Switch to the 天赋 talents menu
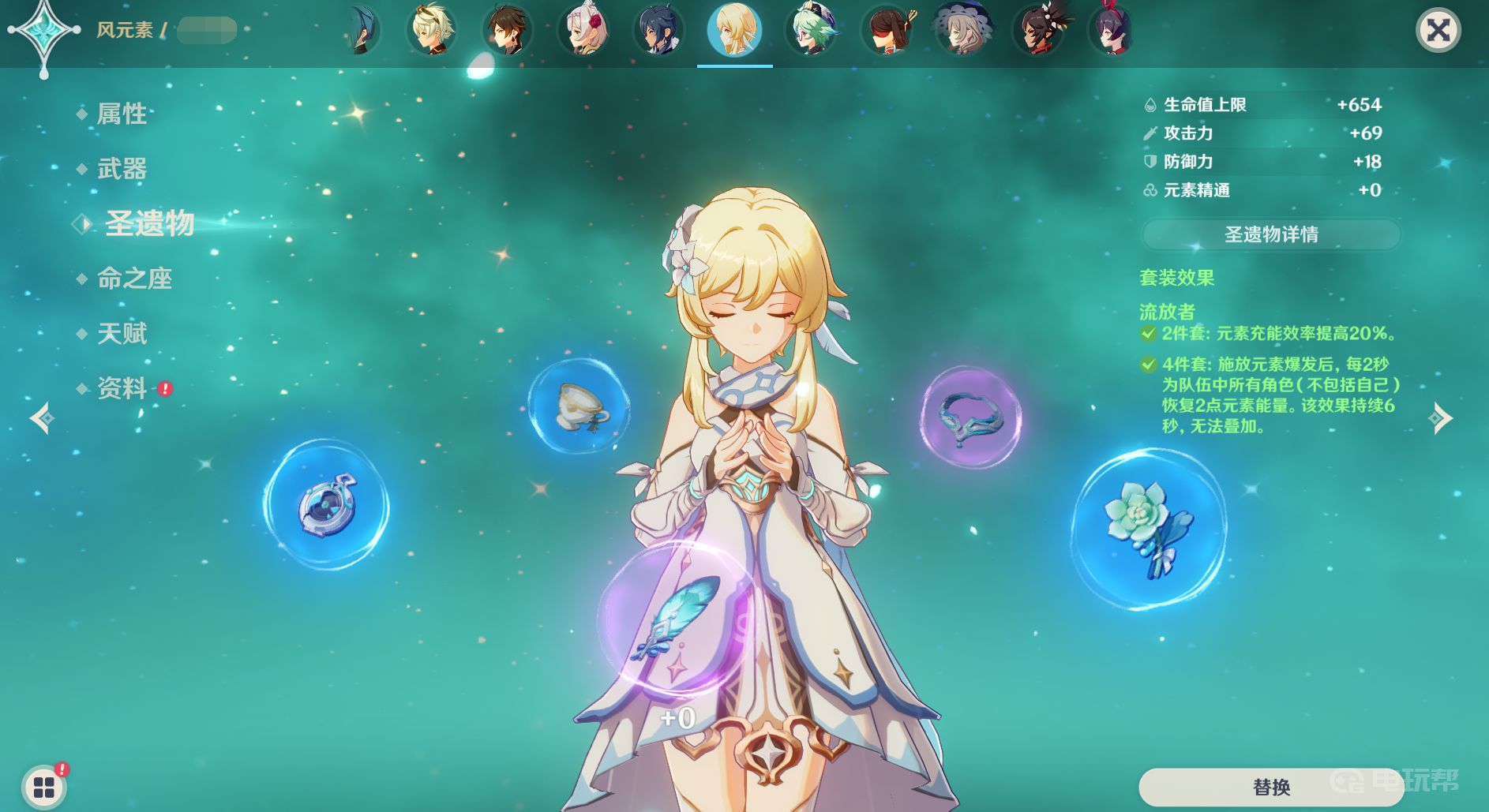 [122, 334]
